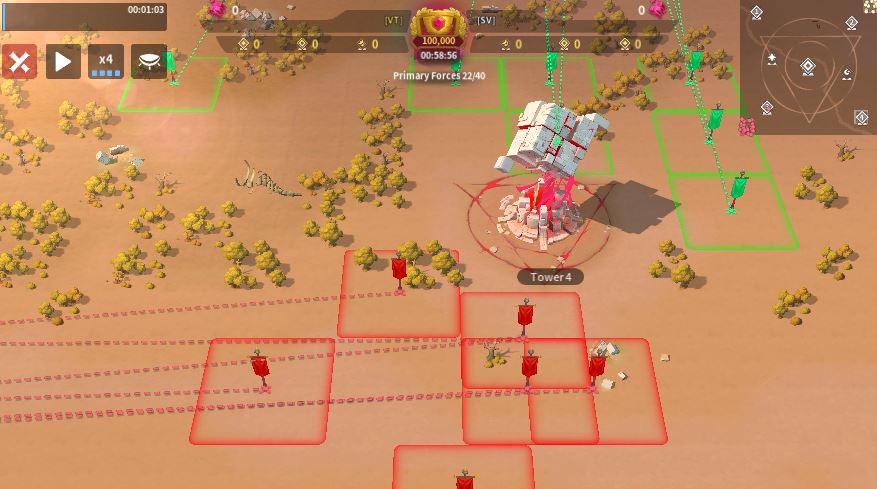This screenshot has height=489, width=877.
Task: Resume playback with the play button
Action: [x=63, y=62]
